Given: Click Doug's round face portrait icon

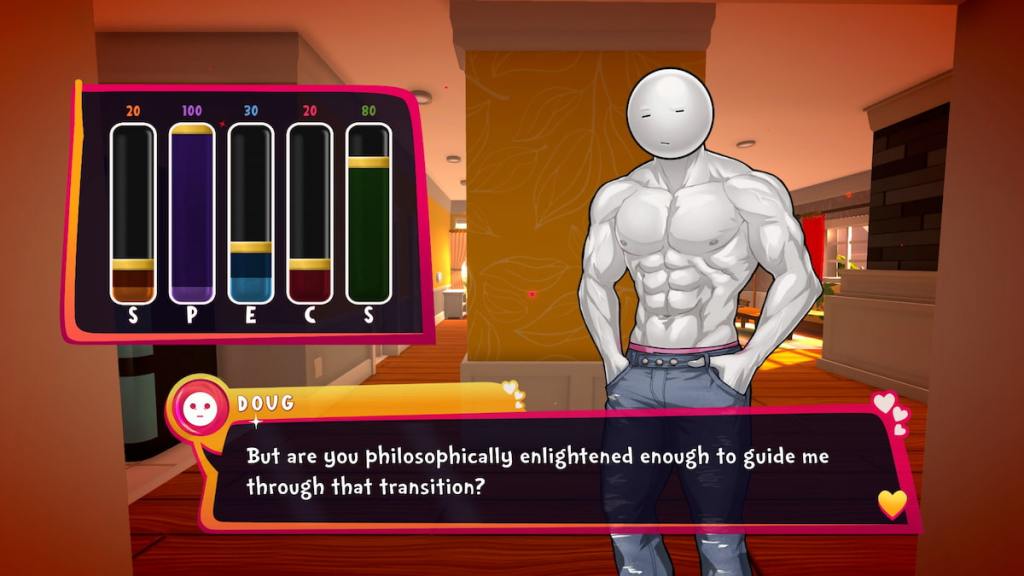Looking at the screenshot, I should tap(199, 406).
